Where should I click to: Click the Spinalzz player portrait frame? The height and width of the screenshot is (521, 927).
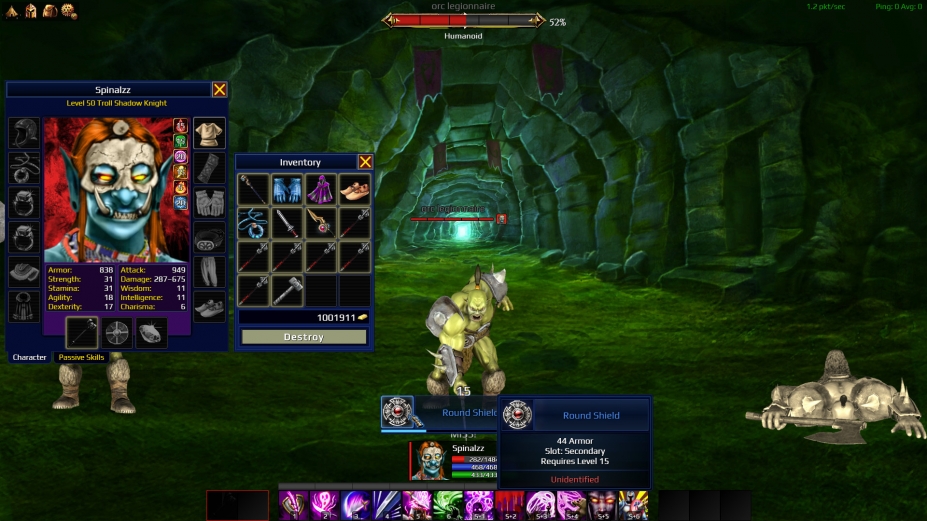(x=429, y=461)
